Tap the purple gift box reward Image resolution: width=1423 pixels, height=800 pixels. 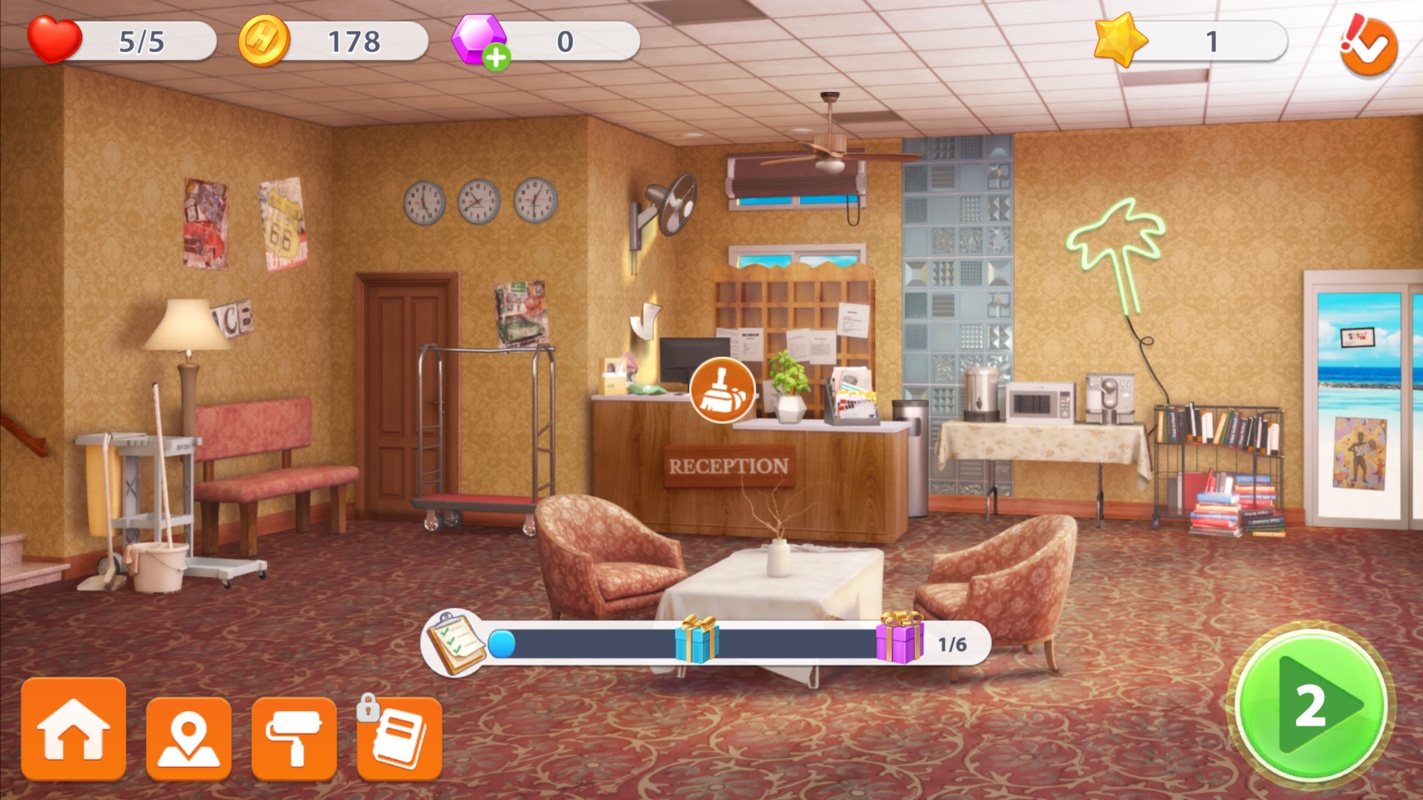[899, 638]
